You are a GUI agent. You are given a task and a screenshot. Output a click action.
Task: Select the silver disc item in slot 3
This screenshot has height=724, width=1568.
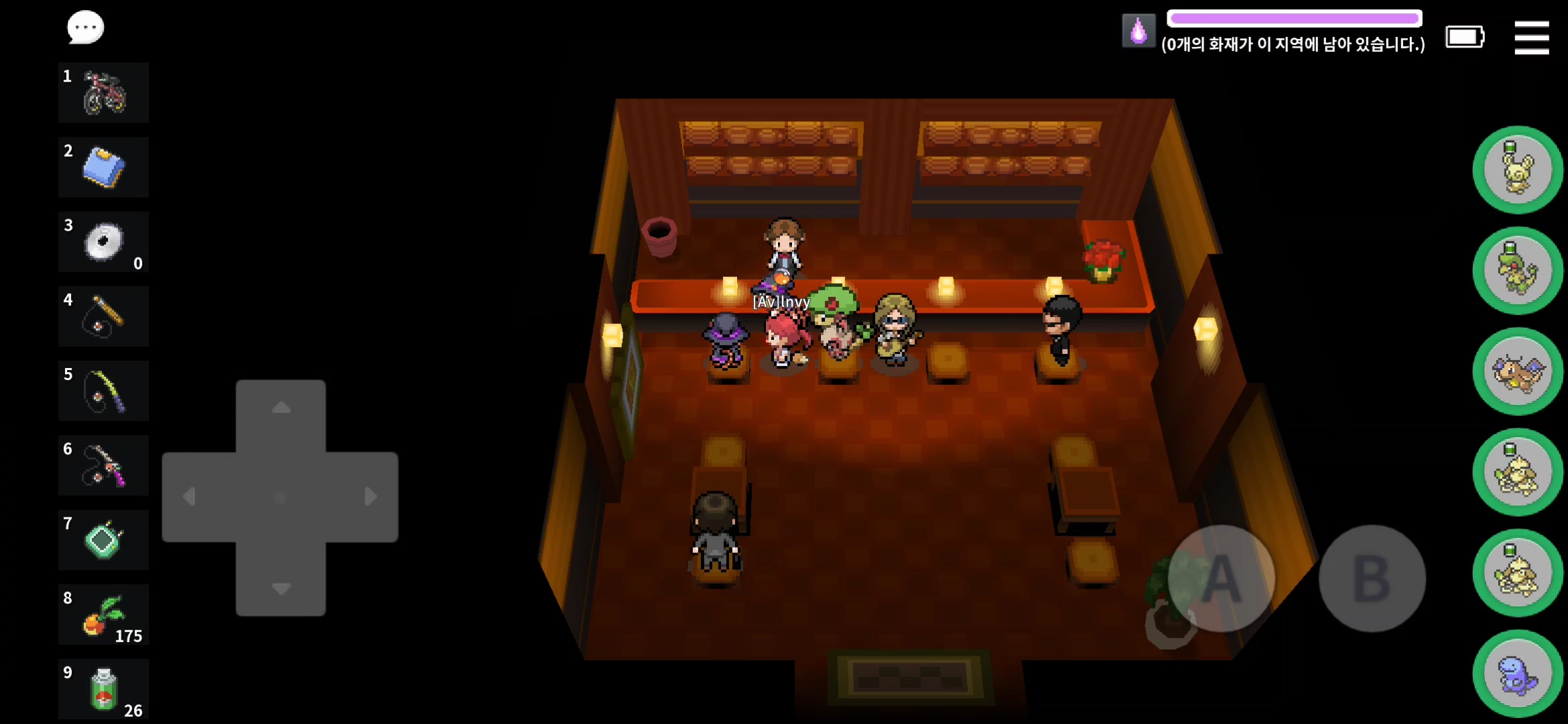coord(104,242)
